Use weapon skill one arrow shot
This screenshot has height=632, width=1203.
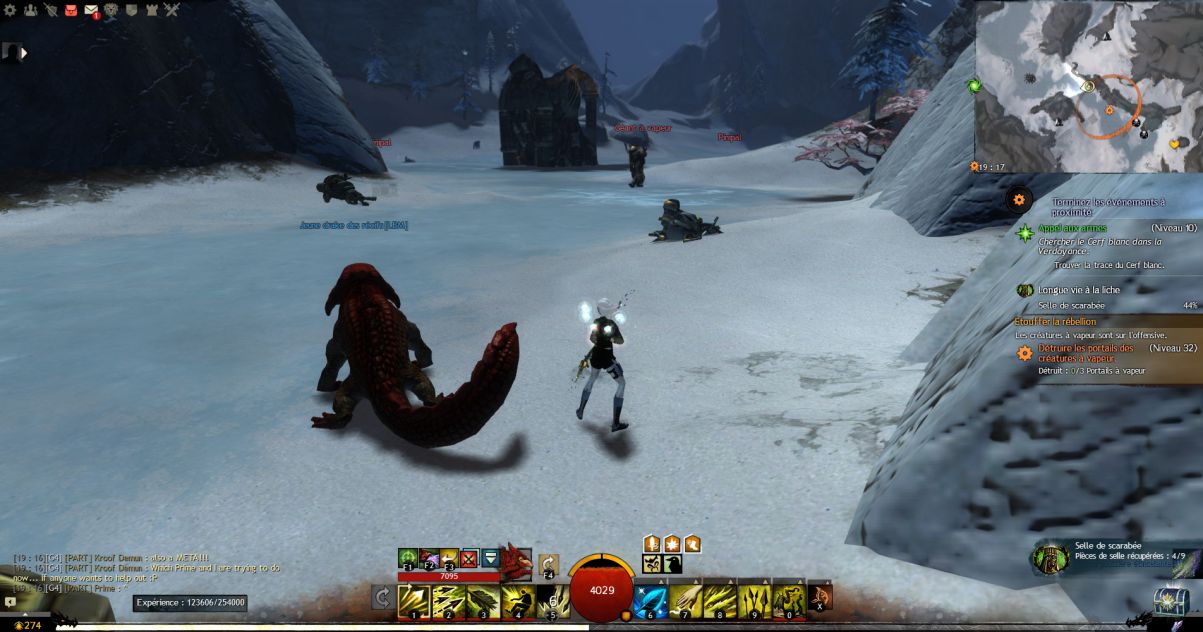click(x=414, y=600)
